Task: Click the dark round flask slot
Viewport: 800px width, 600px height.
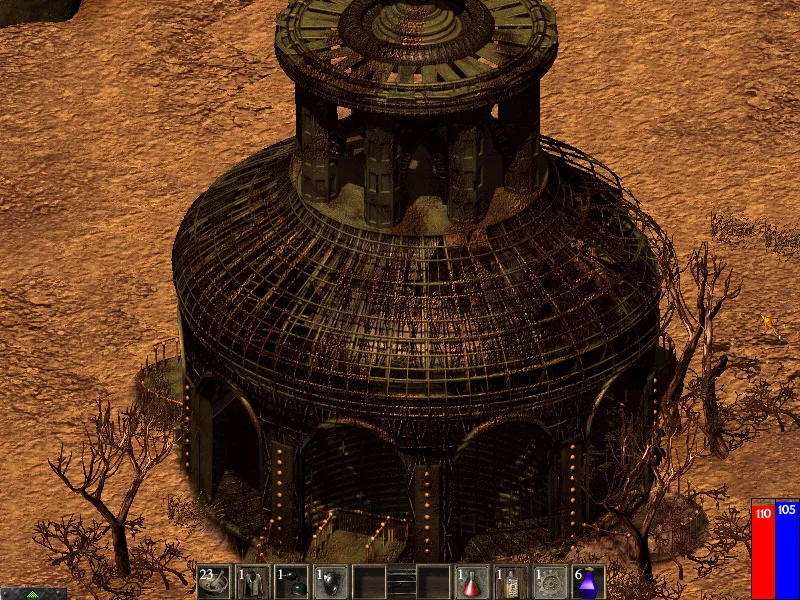Action: pyautogui.click(x=291, y=581)
